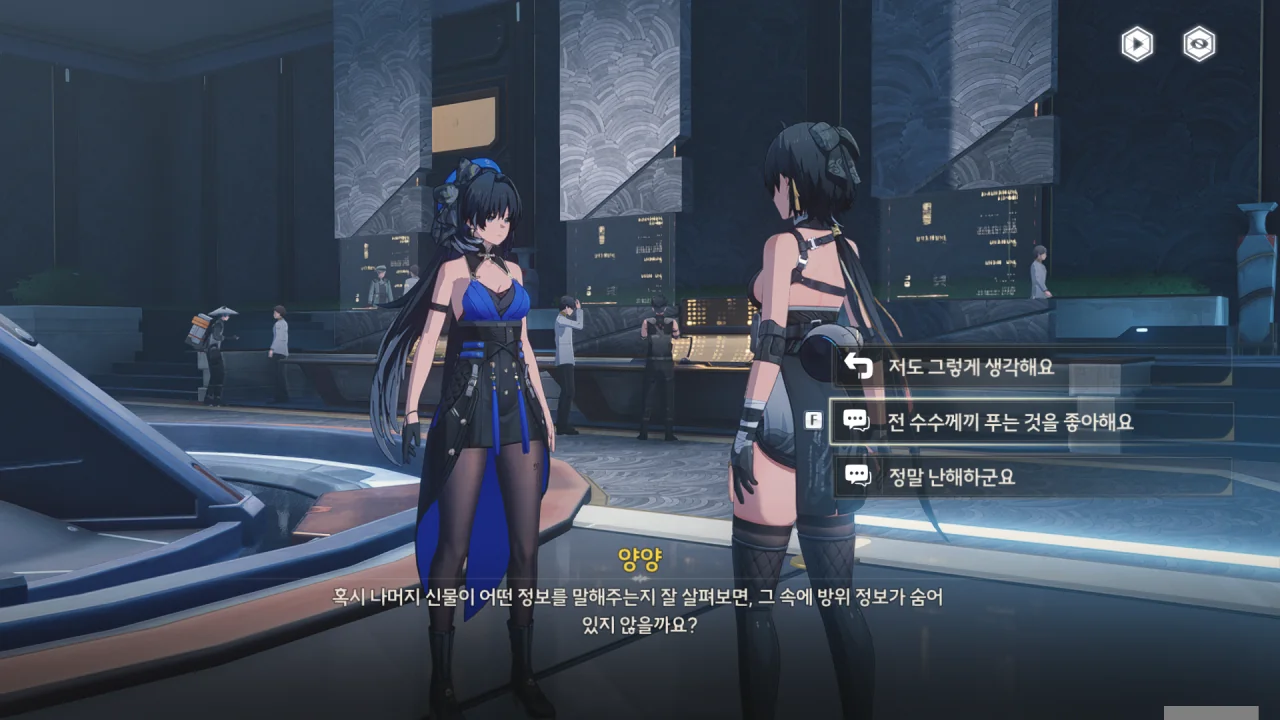
Task: Toggle dialogue auto-play hexagon button
Action: pos(1137,44)
